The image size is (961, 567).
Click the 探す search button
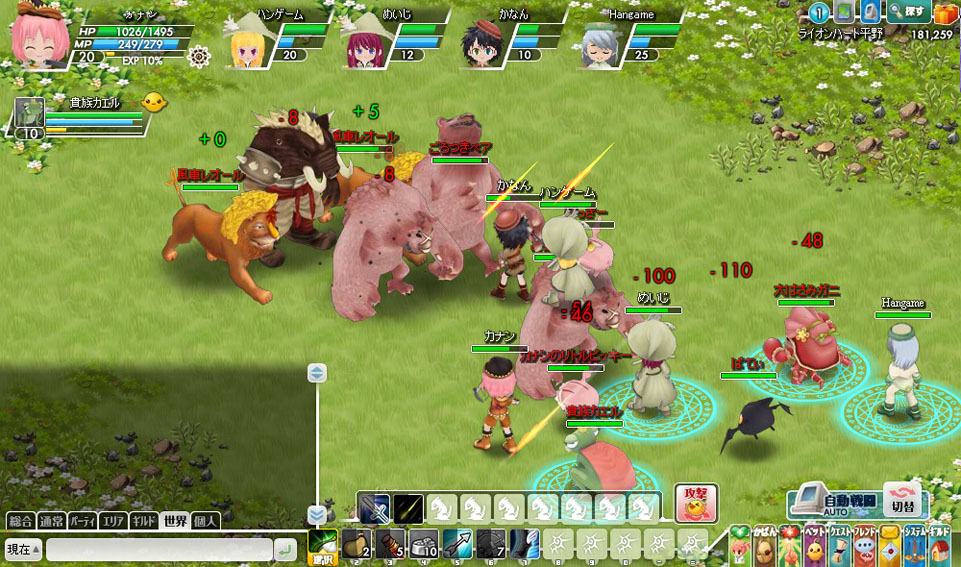[908, 12]
